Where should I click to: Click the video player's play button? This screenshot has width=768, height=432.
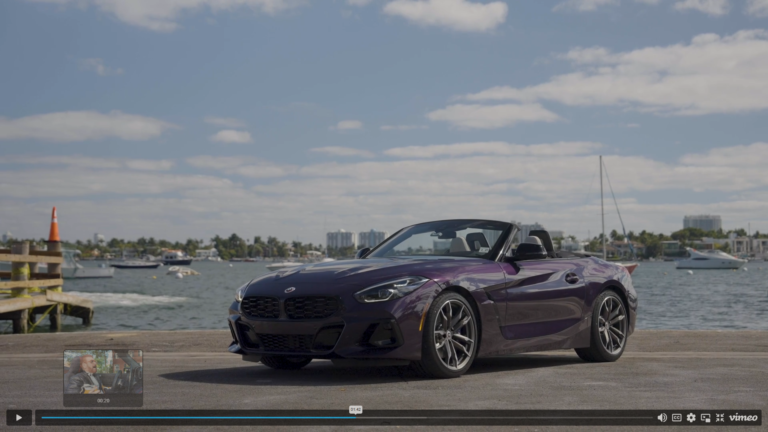[18, 417]
